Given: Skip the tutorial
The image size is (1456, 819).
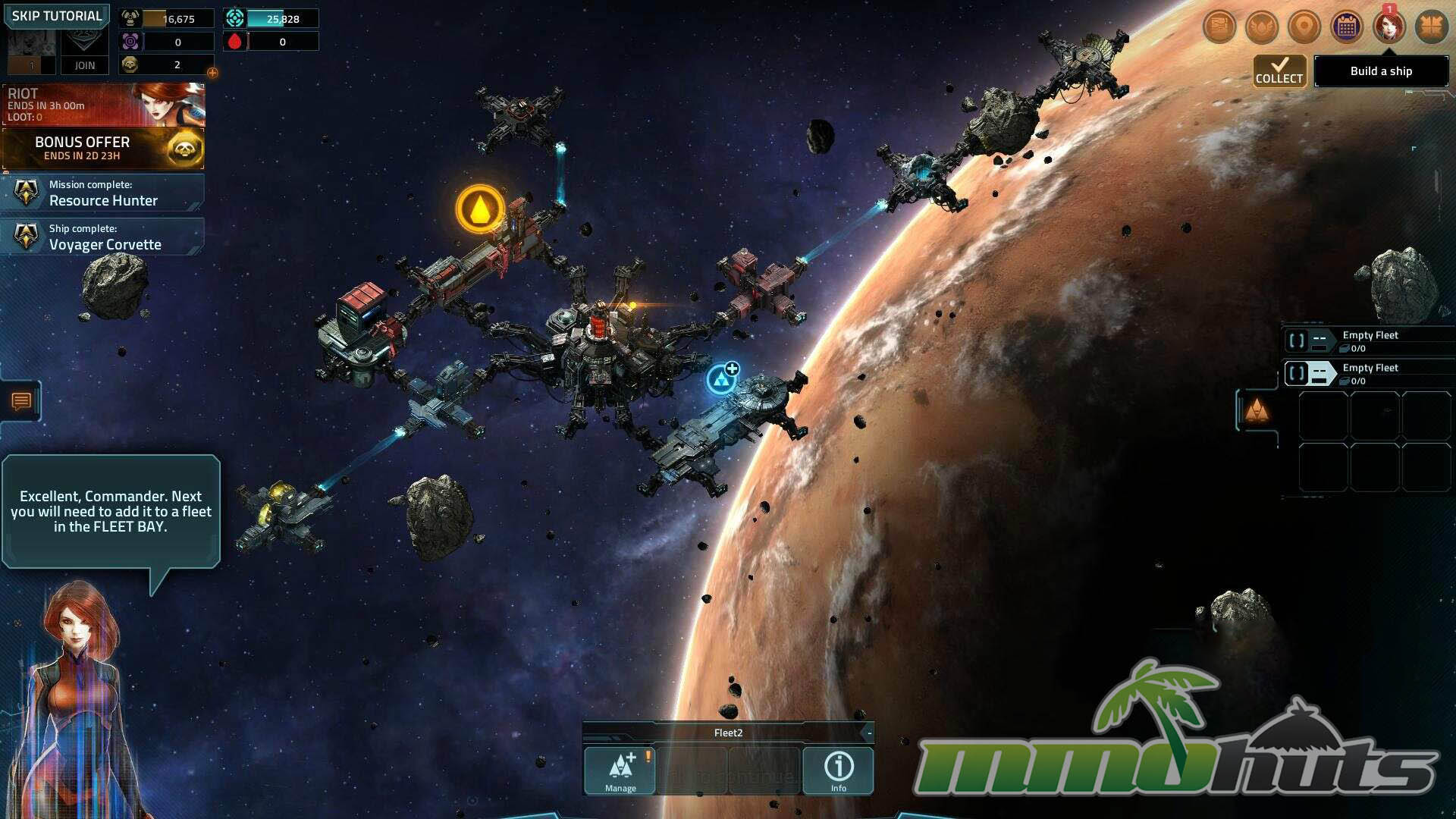Looking at the screenshot, I should (57, 16).
